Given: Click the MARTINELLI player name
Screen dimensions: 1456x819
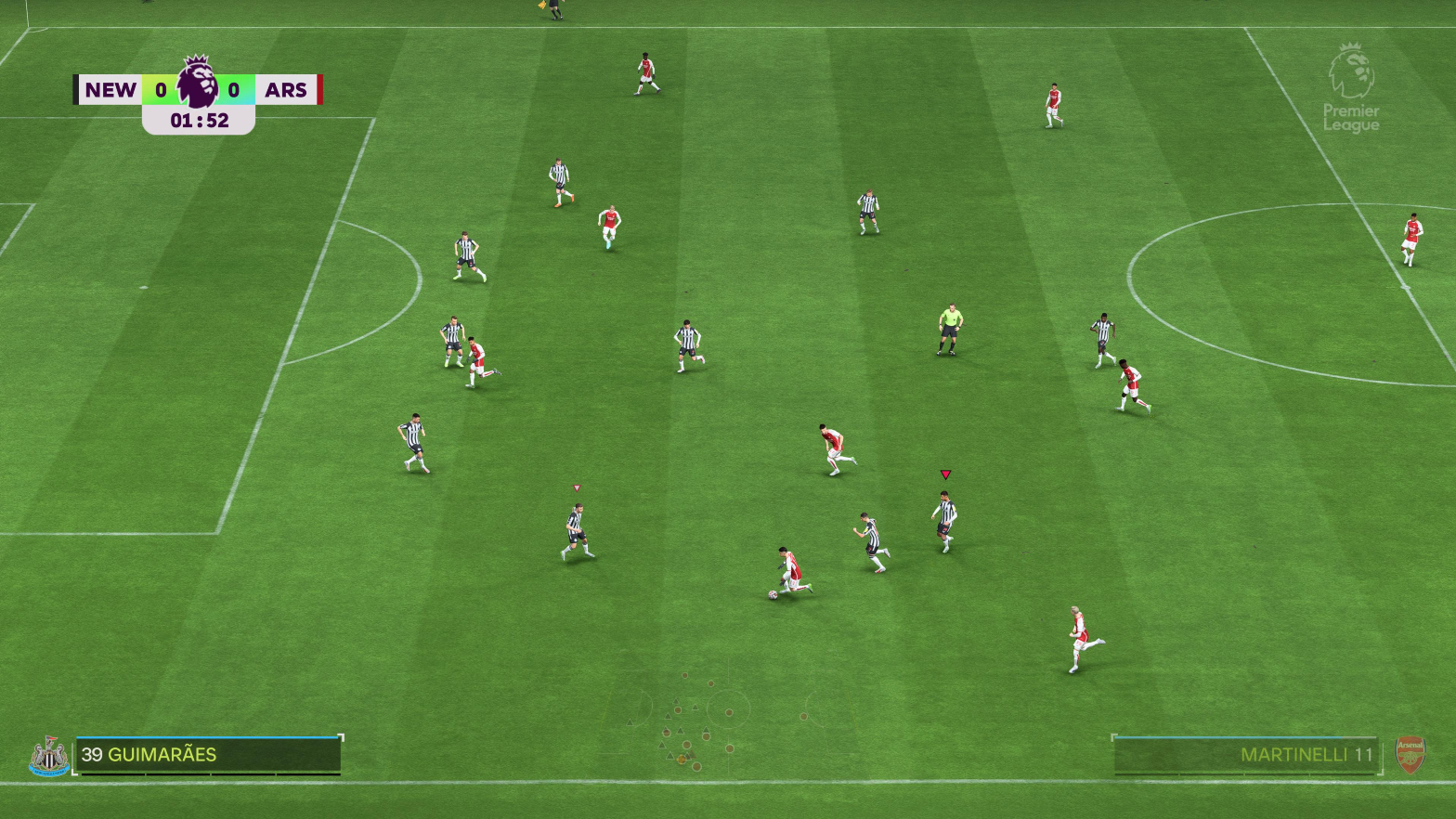Looking at the screenshot, I should point(1294,755).
